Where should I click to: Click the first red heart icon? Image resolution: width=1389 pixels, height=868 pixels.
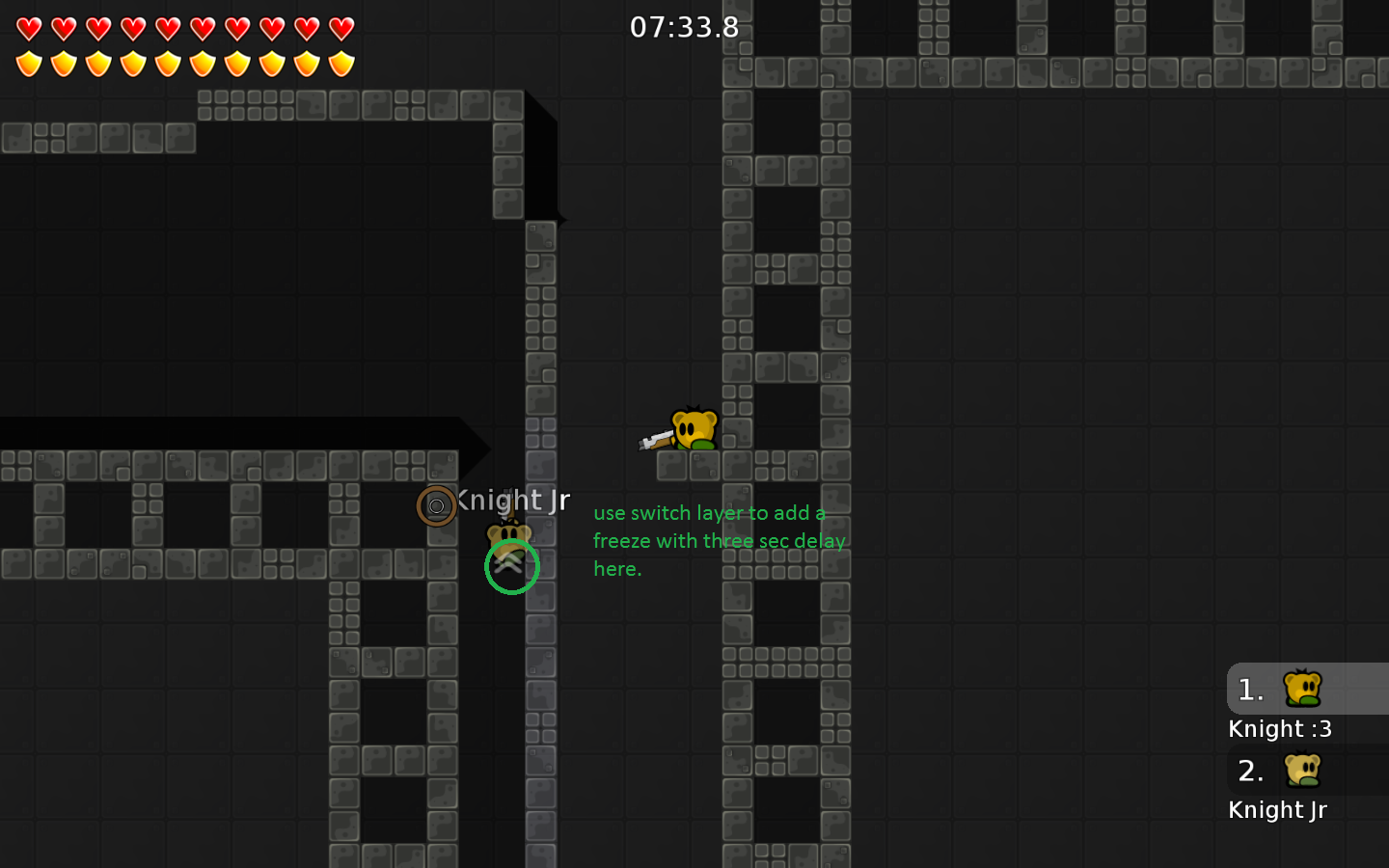click(30, 29)
